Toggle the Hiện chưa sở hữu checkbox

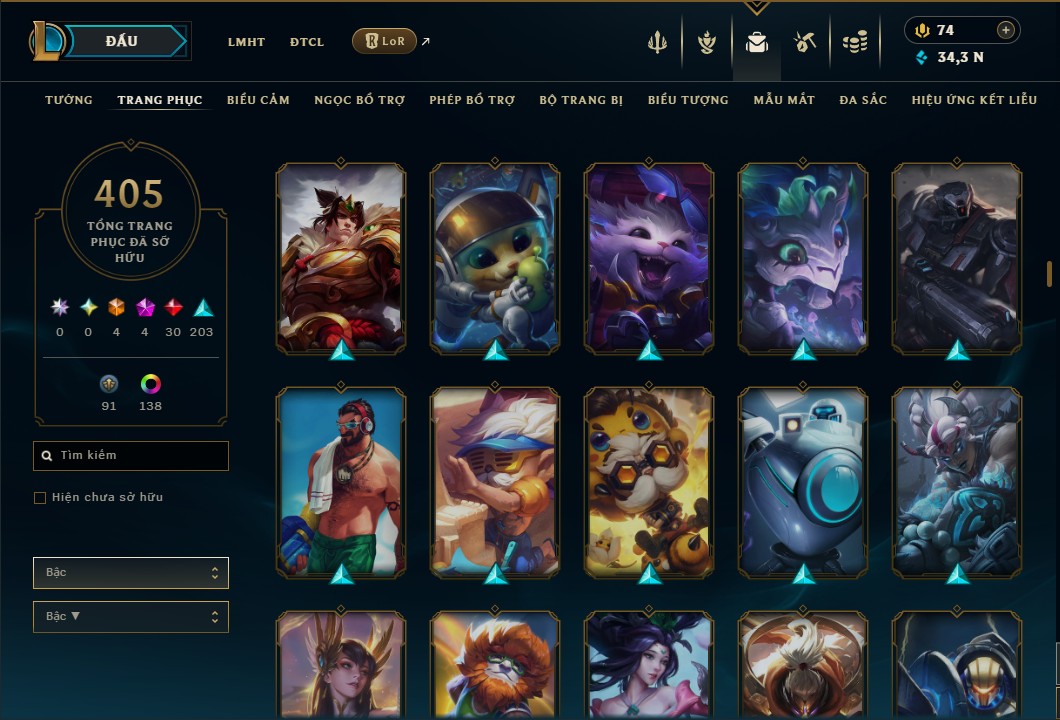click(40, 498)
